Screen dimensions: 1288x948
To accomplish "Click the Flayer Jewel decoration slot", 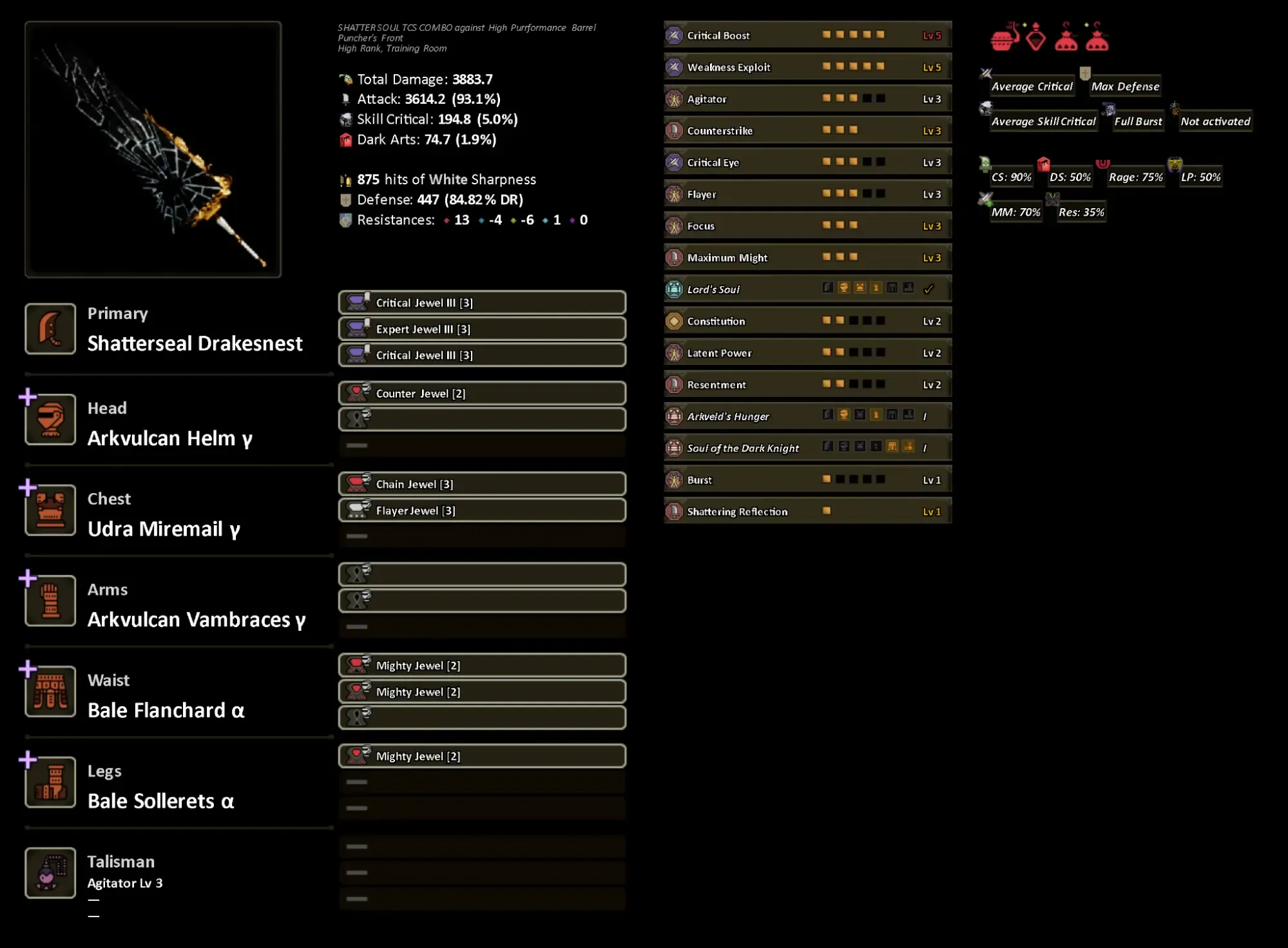I will pos(481,511).
